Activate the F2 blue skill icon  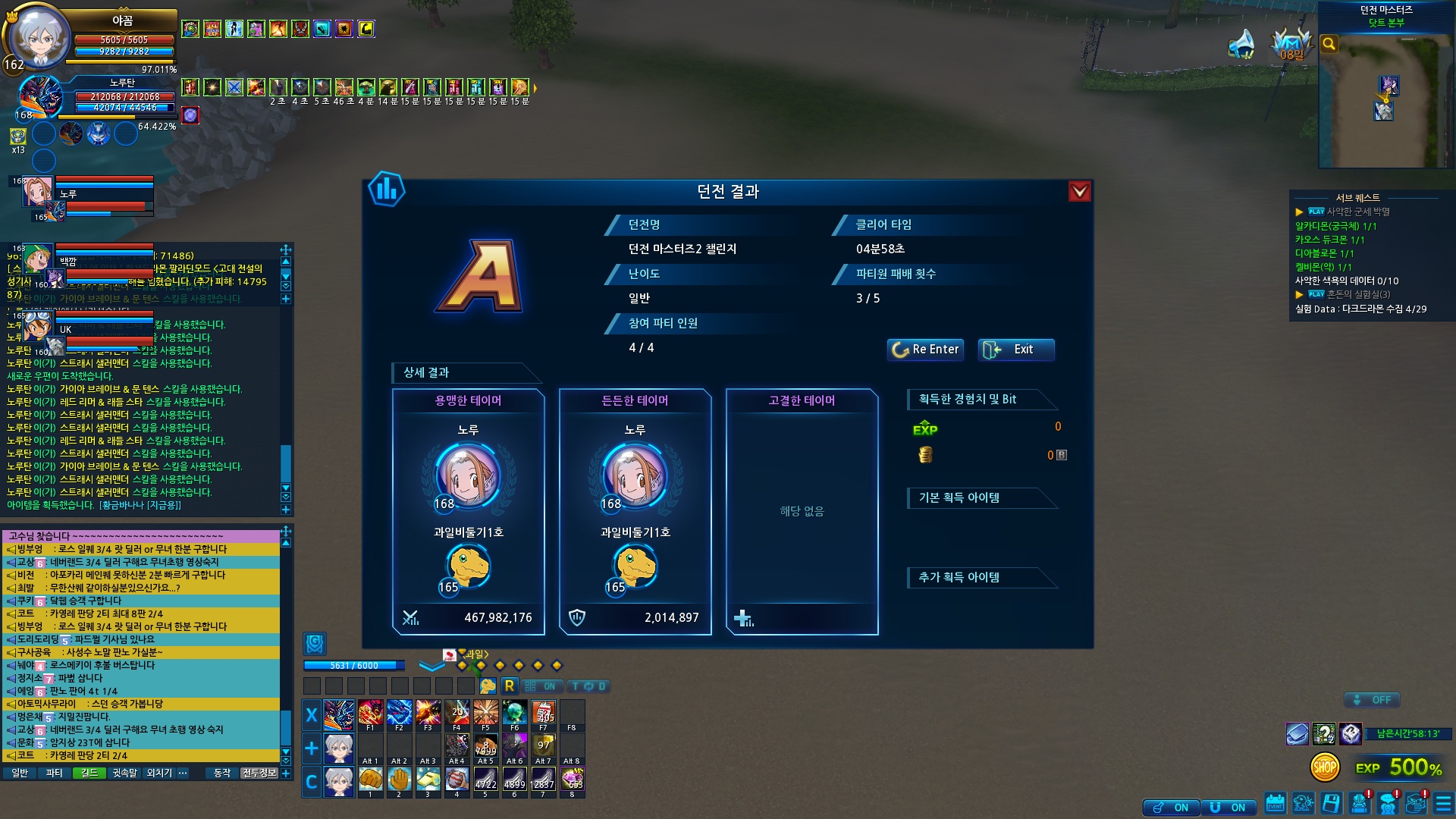[x=400, y=713]
